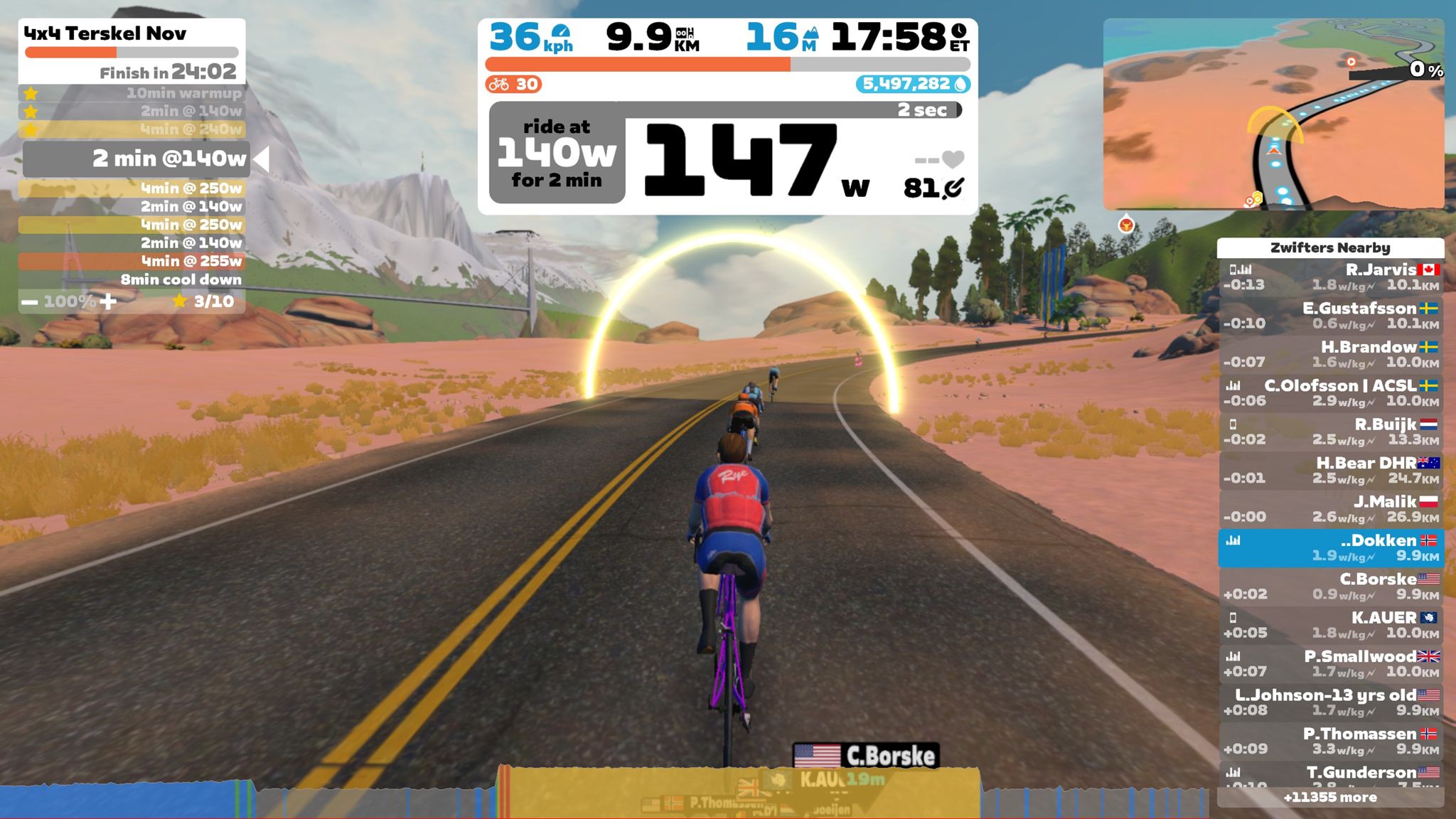Collapse the 2 min @140w interval arrow

tap(263, 159)
